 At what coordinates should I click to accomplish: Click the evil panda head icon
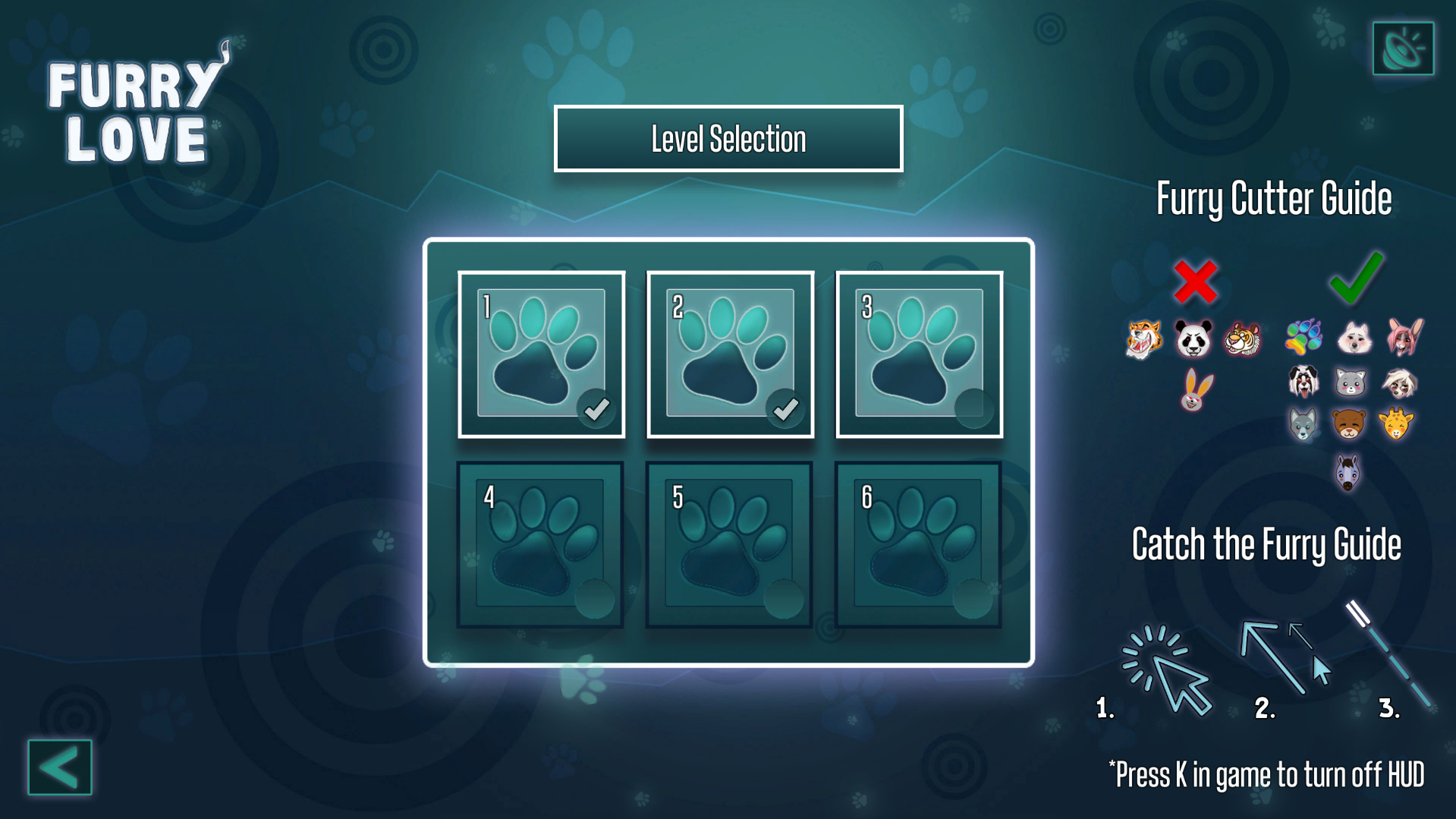click(1193, 339)
